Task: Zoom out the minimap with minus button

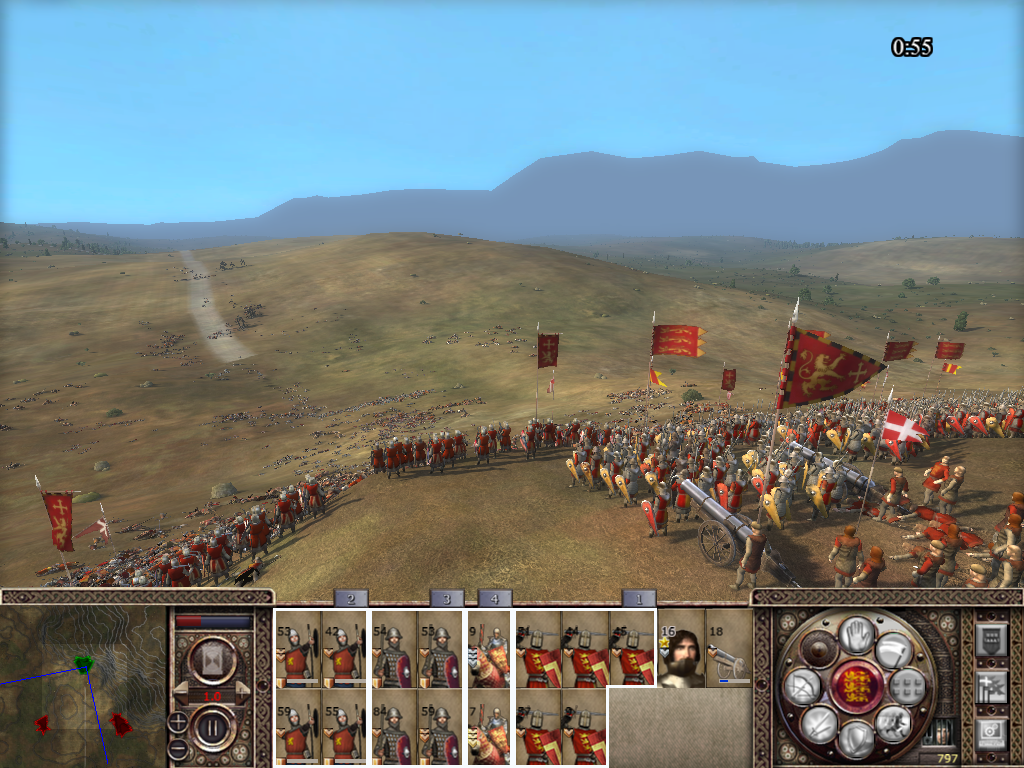Action: point(177,747)
